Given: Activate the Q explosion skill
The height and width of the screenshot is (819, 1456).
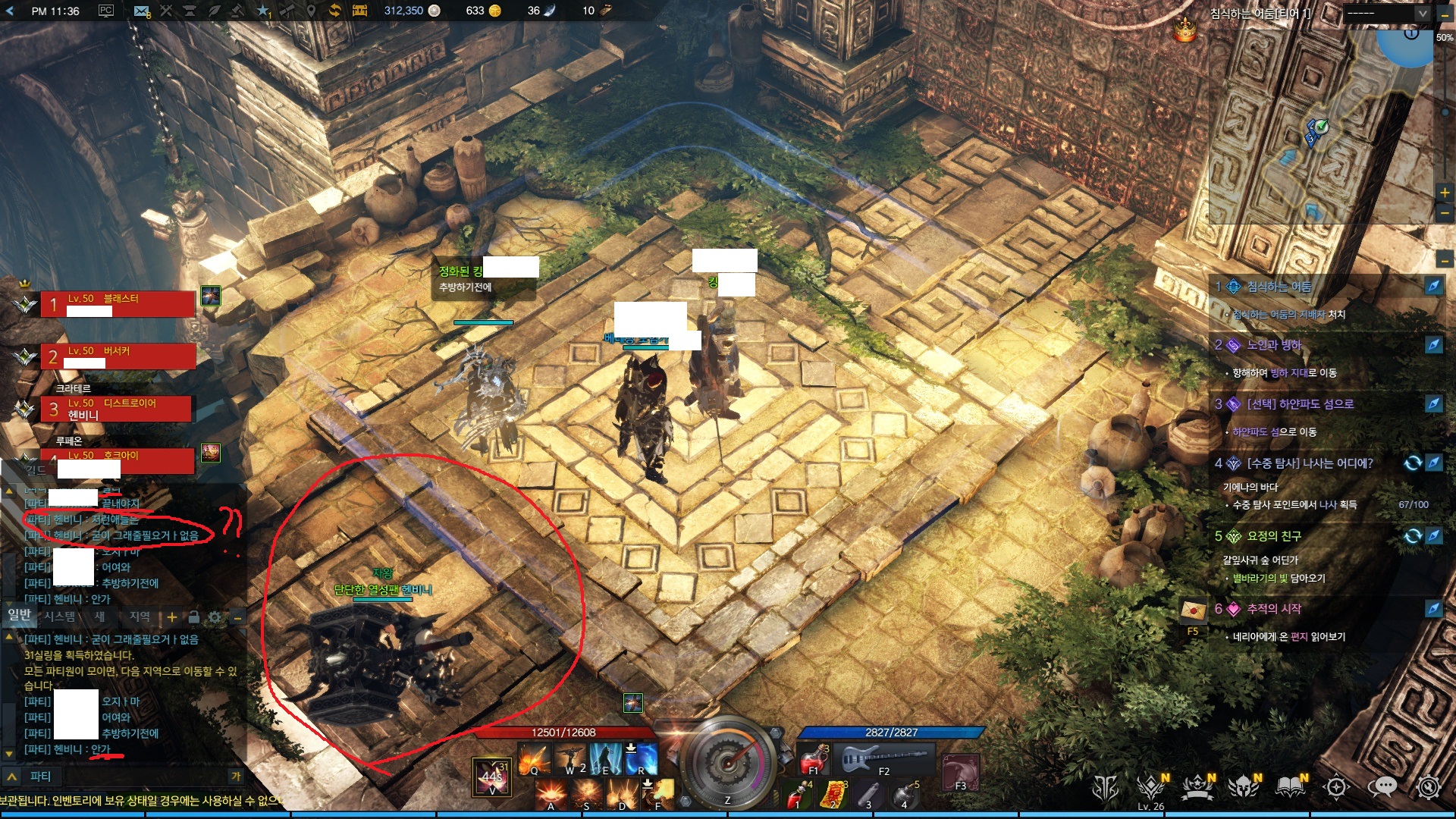Looking at the screenshot, I should 534,758.
